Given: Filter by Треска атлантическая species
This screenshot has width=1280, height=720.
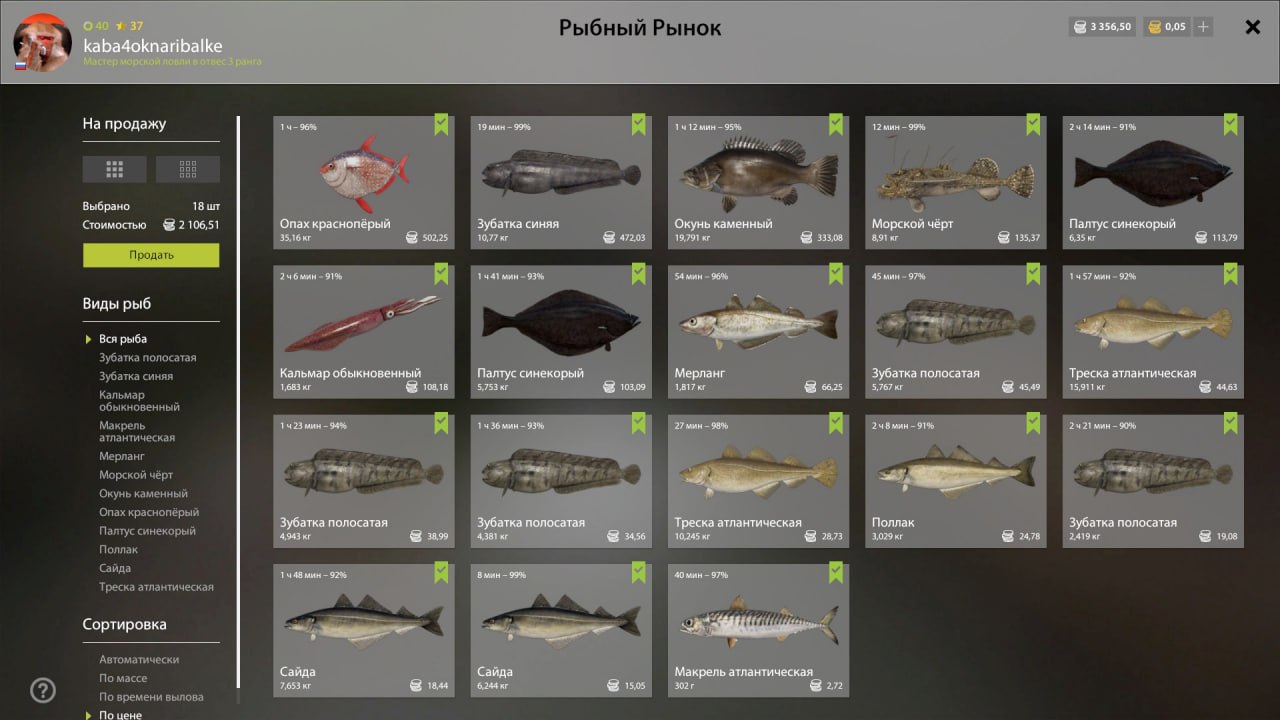Looking at the screenshot, I should pyautogui.click(x=156, y=587).
